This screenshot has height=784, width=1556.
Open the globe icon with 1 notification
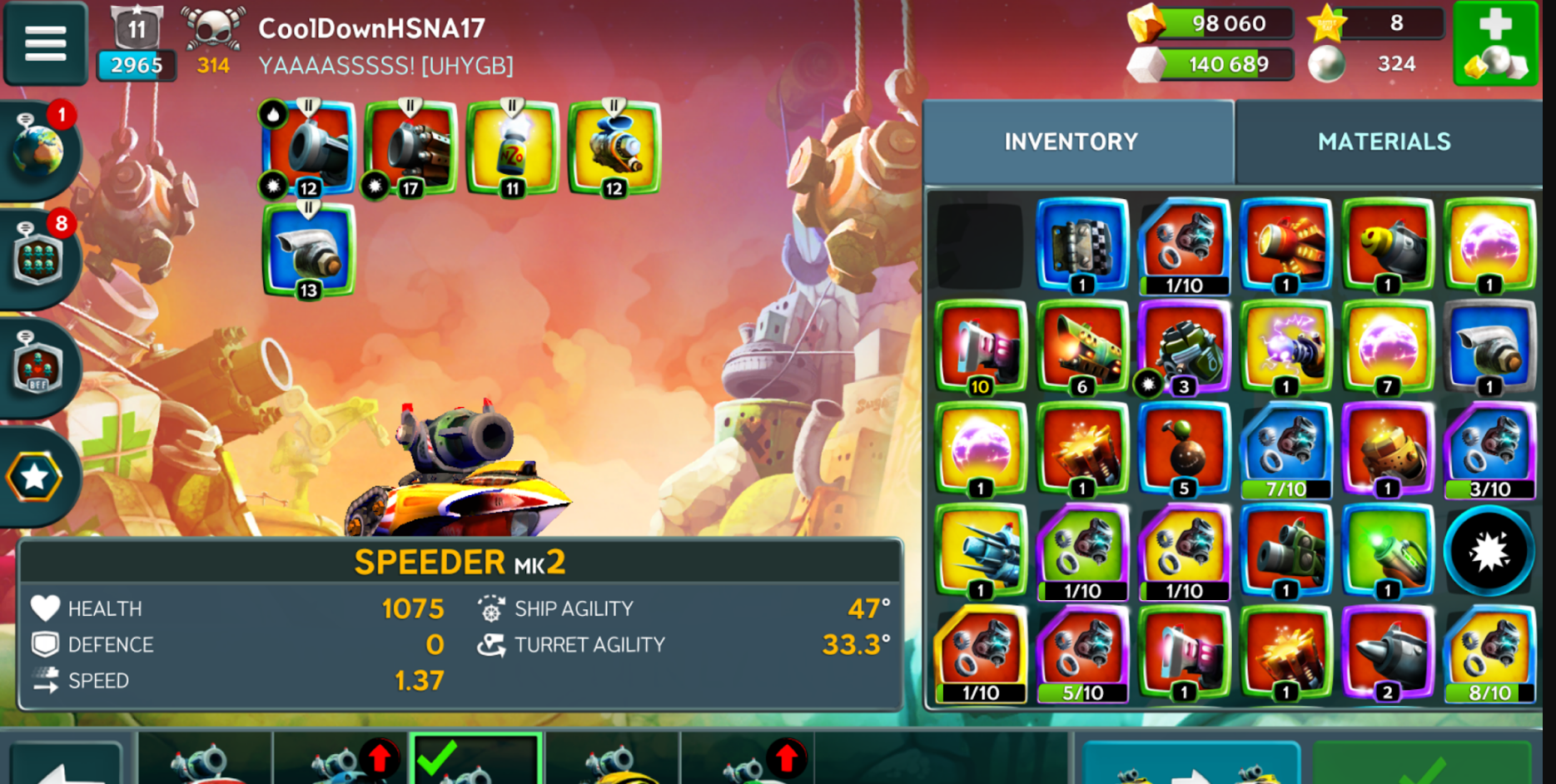(39, 151)
